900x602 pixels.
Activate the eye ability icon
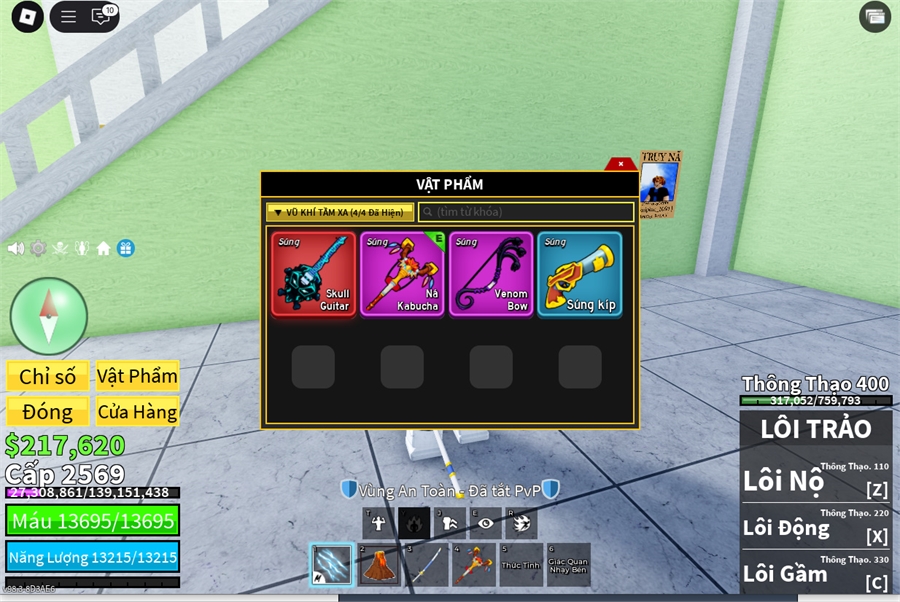coord(486,522)
